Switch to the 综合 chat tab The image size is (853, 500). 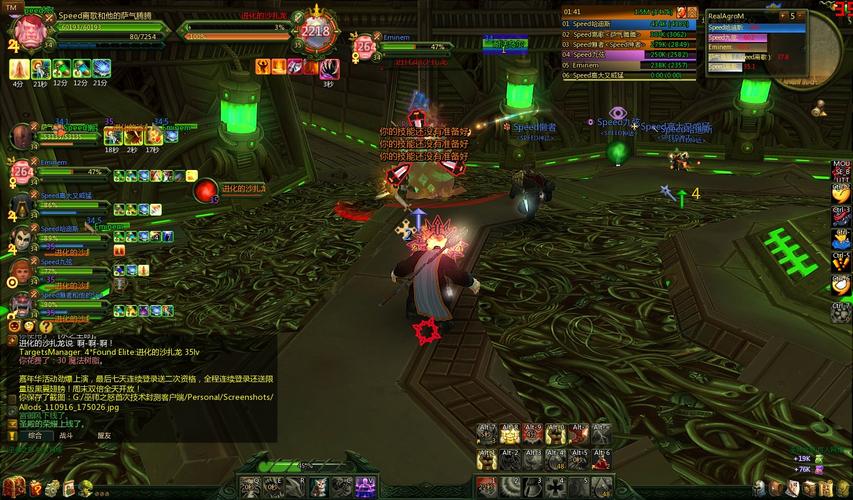pos(35,435)
